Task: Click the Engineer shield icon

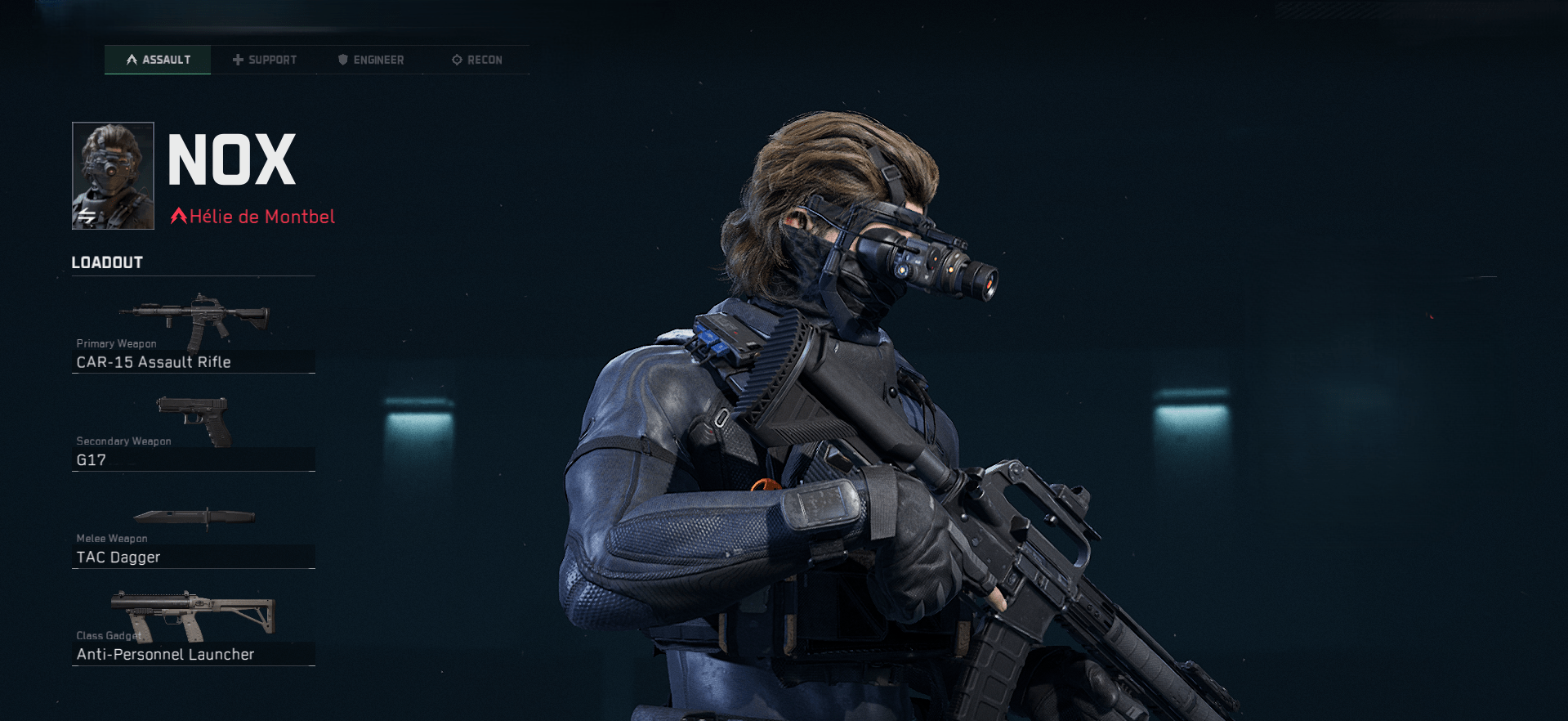Action: point(342,59)
